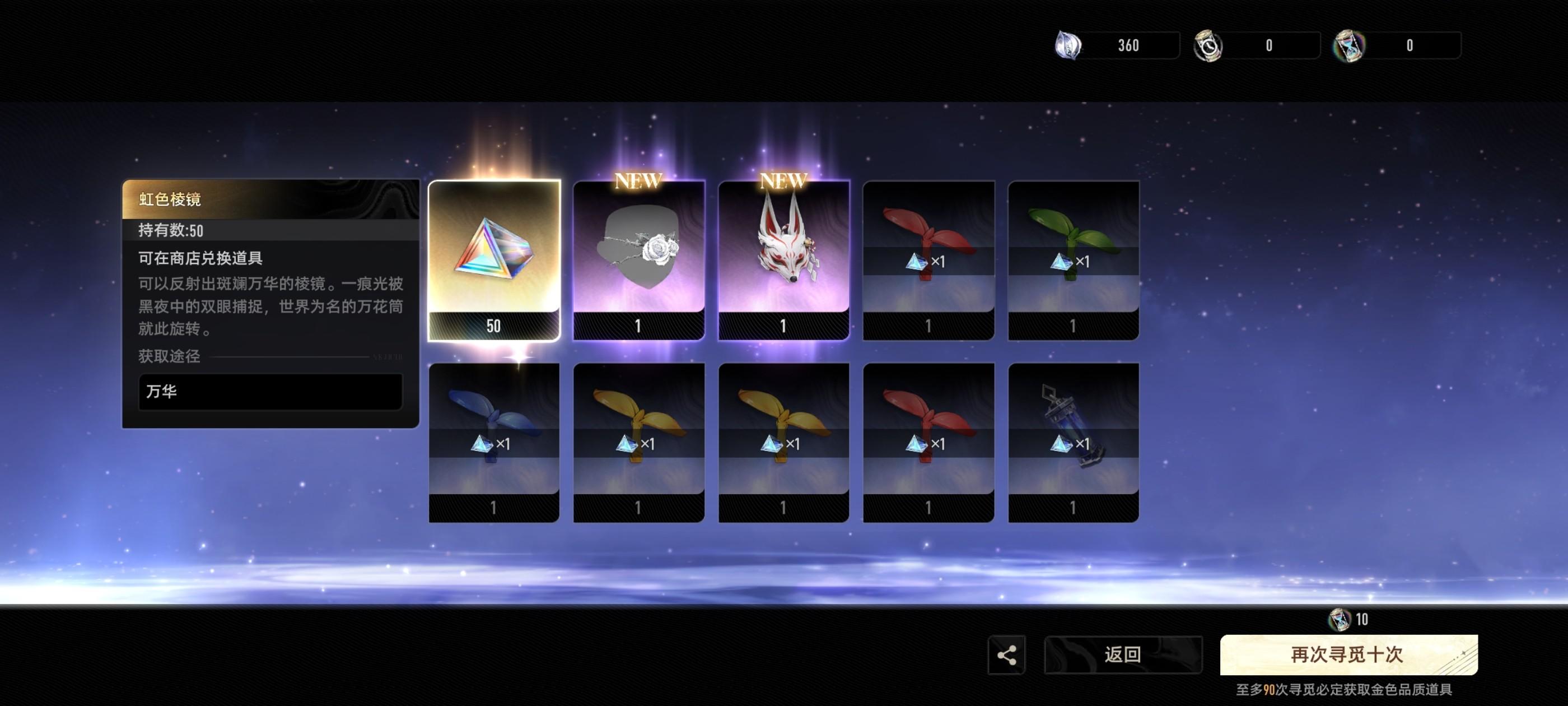The width and height of the screenshot is (1568, 706).
Task: Click the silver crystal currency icon
Action: (x=1068, y=46)
